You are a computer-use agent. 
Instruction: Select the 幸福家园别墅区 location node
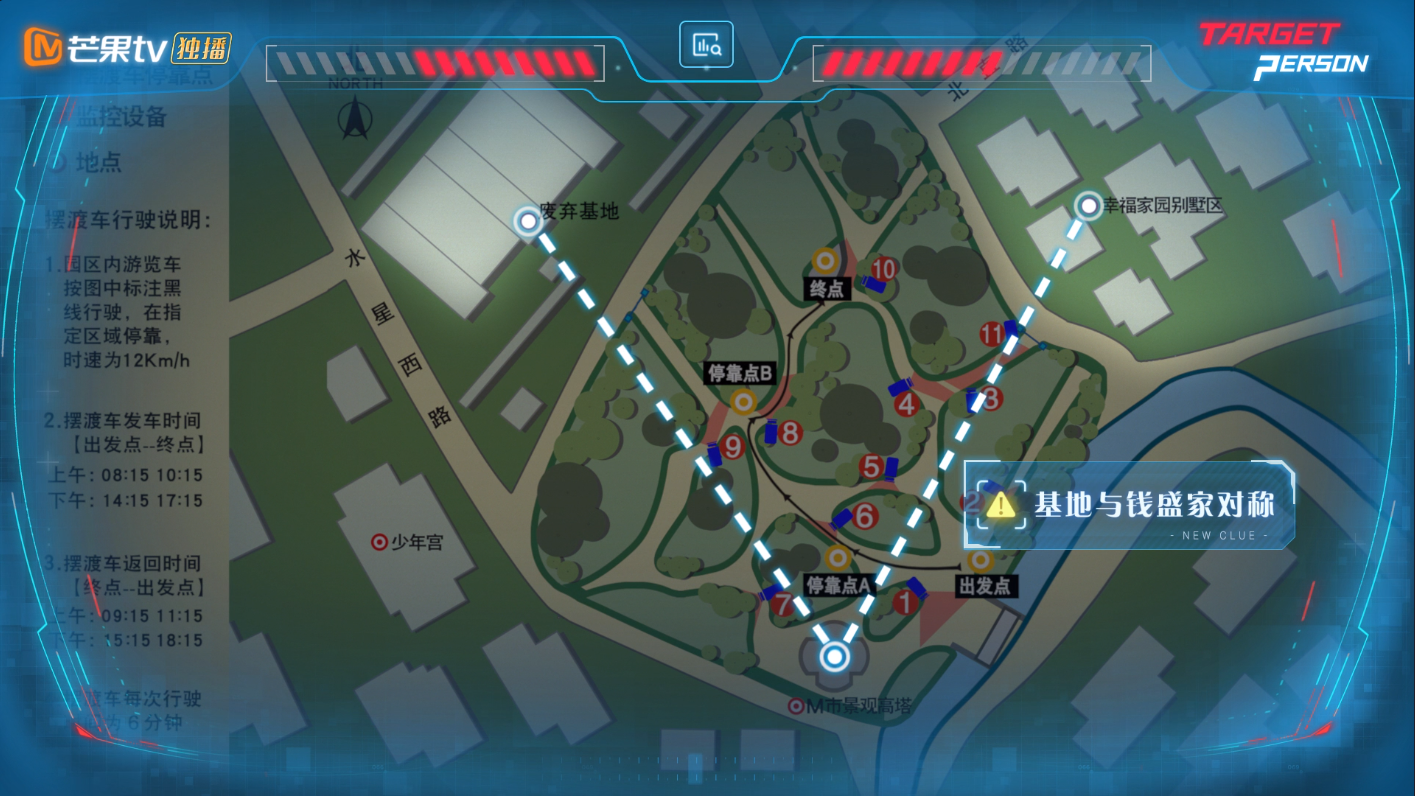(1088, 206)
